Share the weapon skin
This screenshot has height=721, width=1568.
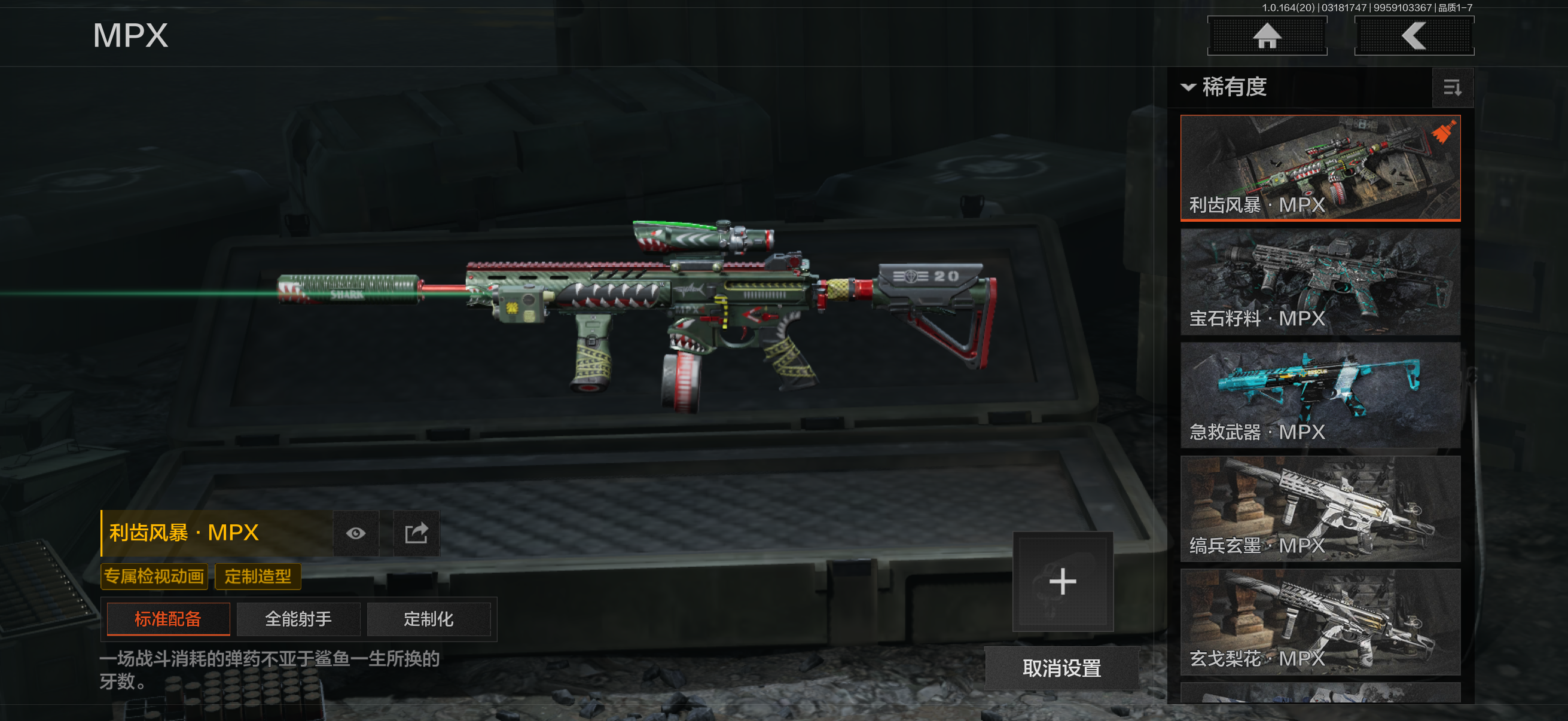[416, 534]
